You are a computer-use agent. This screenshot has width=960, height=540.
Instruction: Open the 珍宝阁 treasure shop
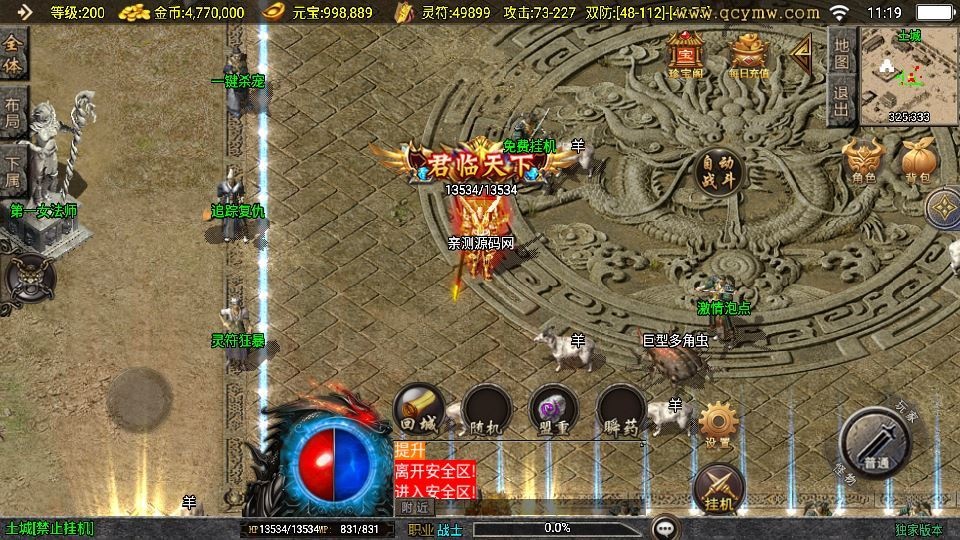tap(686, 54)
